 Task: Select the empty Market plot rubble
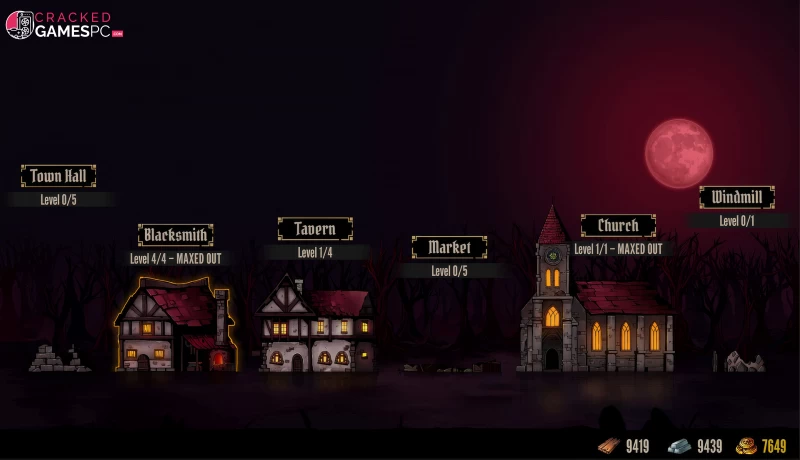coord(450,366)
